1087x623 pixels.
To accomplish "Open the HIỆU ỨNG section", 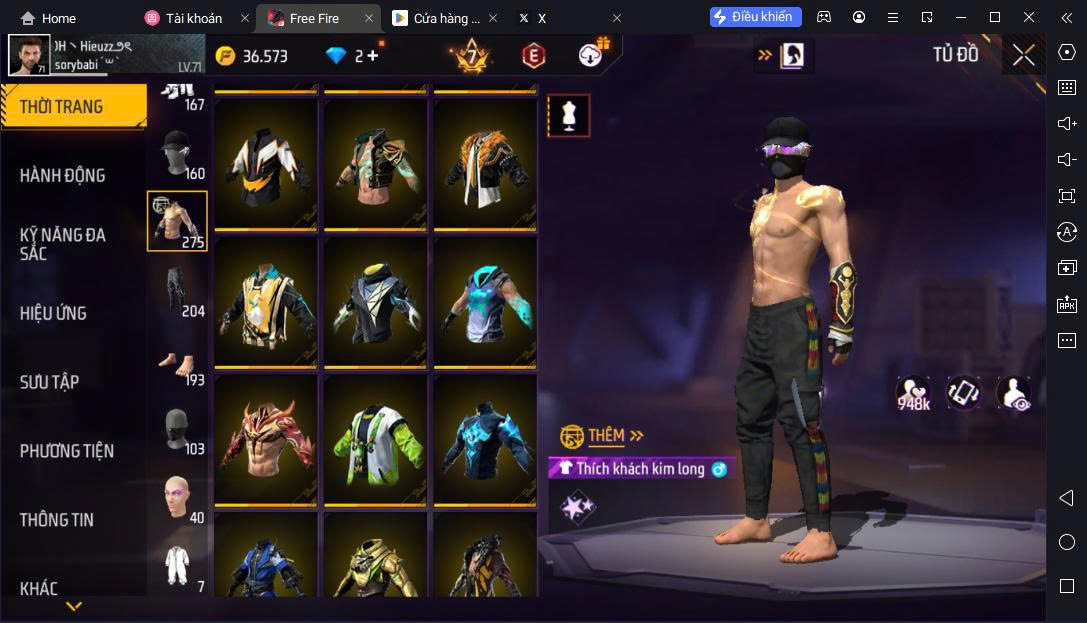I will (x=53, y=313).
